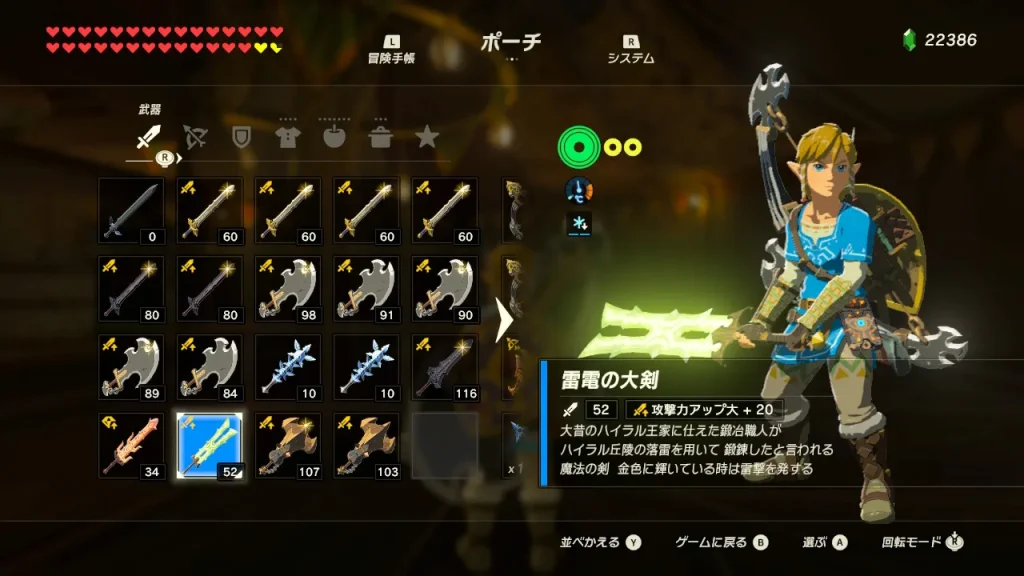
Task: Select the green Sheikah sensor rune icon
Action: (x=576, y=148)
